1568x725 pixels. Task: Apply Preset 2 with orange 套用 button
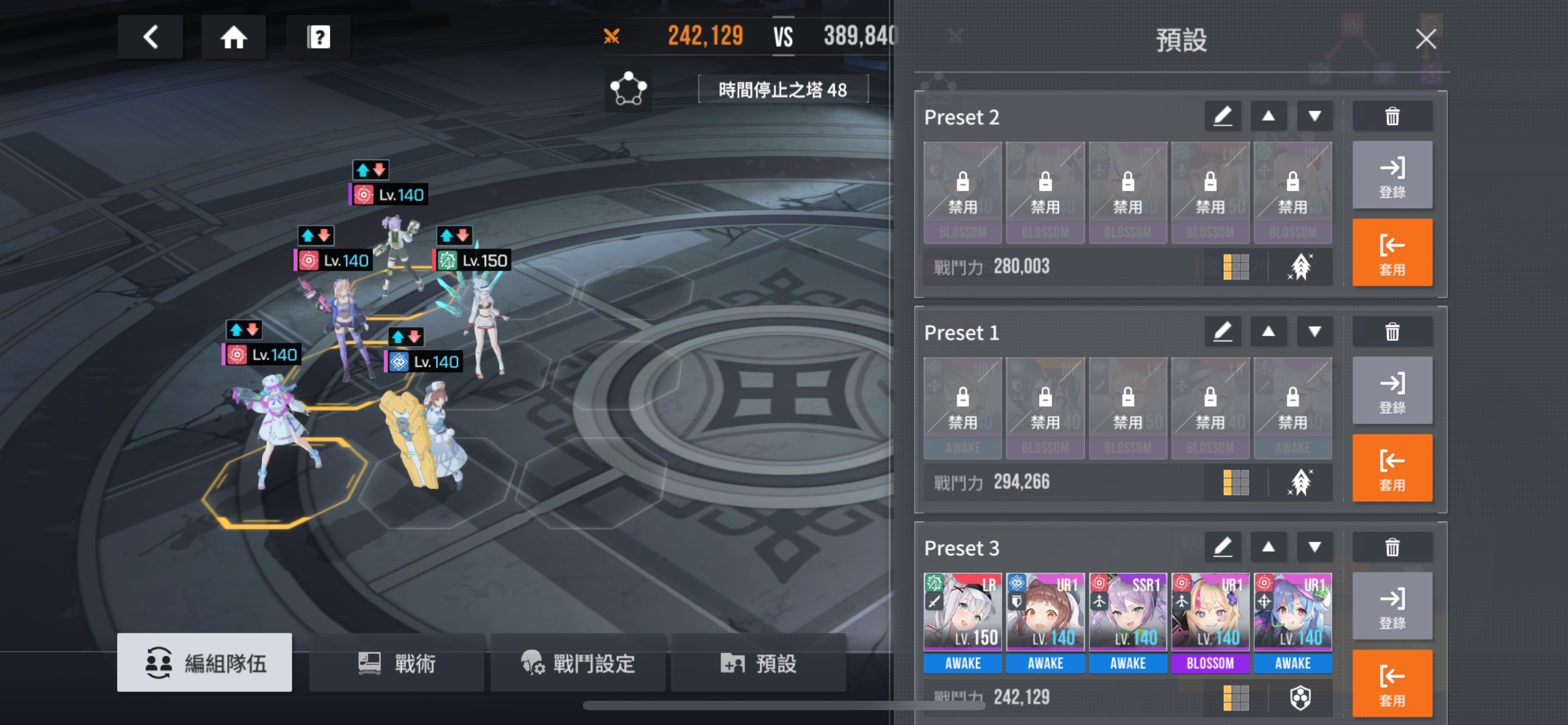click(1392, 253)
